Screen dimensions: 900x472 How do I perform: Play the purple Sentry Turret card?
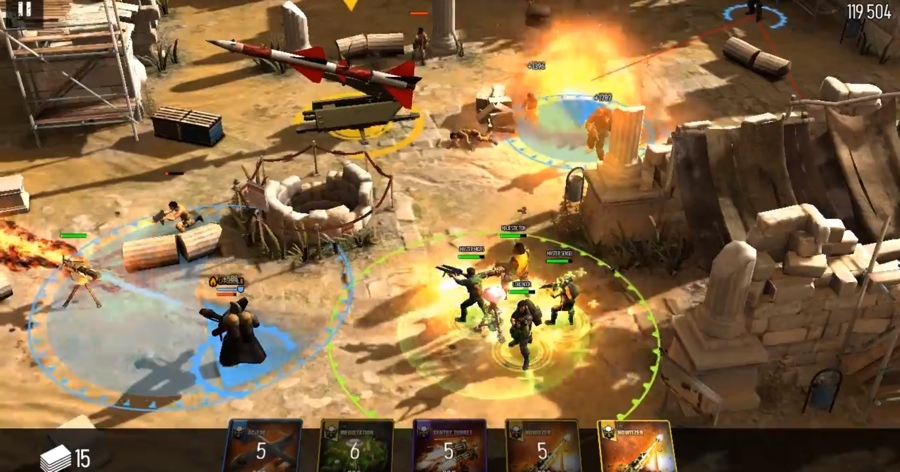(449, 447)
